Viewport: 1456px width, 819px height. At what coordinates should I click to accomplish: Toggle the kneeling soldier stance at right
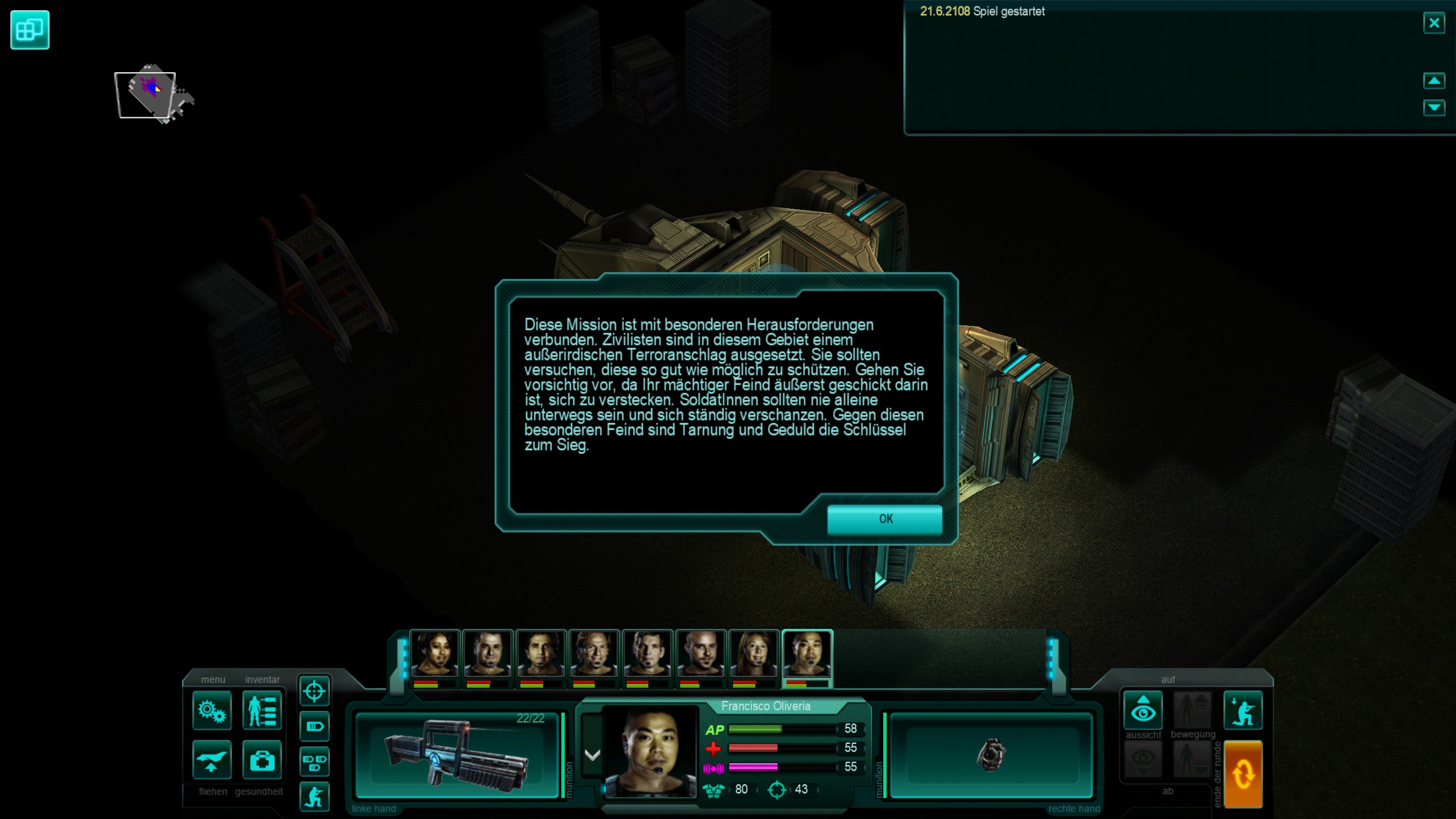pyautogui.click(x=1243, y=710)
